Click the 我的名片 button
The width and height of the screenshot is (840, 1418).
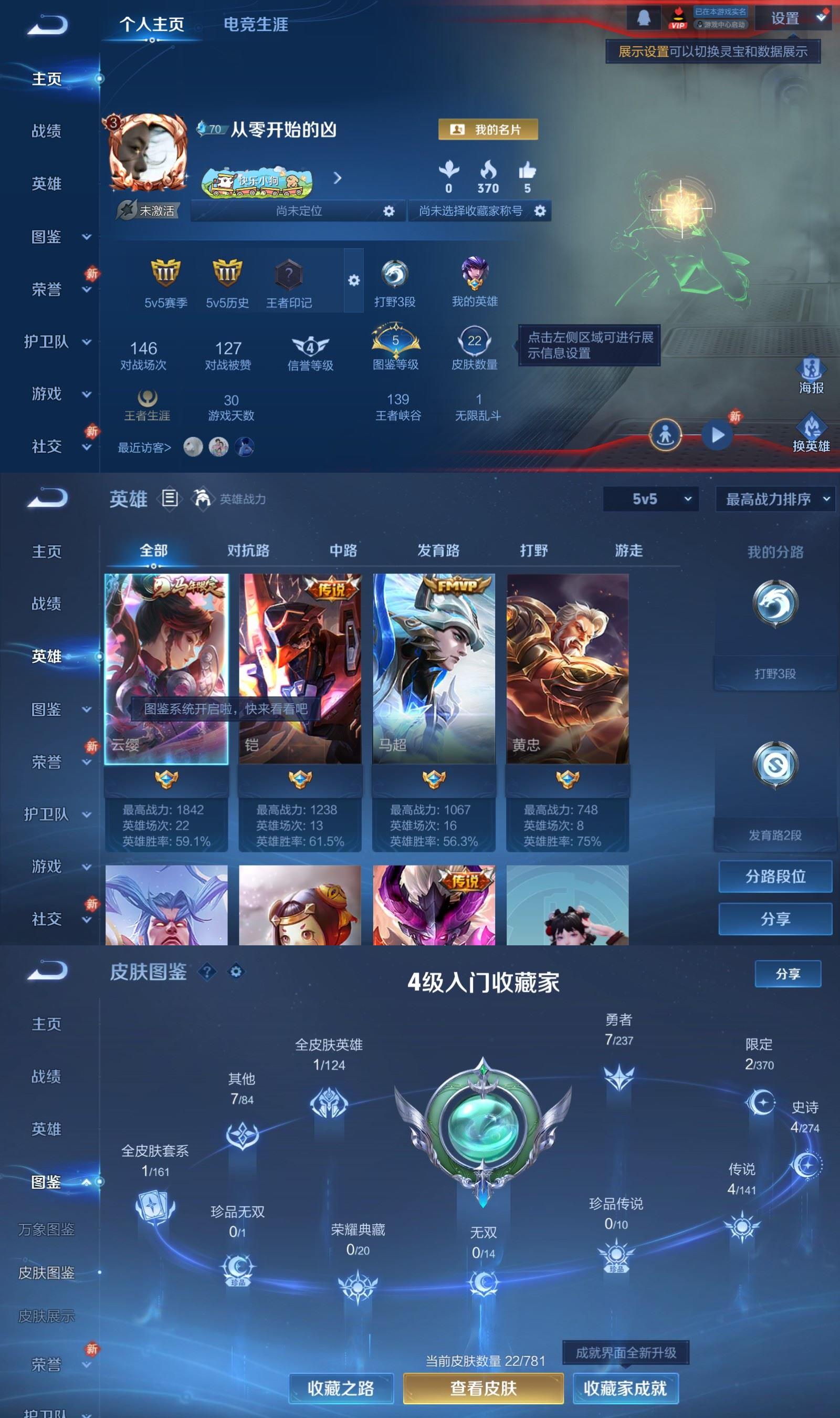pyautogui.click(x=488, y=129)
